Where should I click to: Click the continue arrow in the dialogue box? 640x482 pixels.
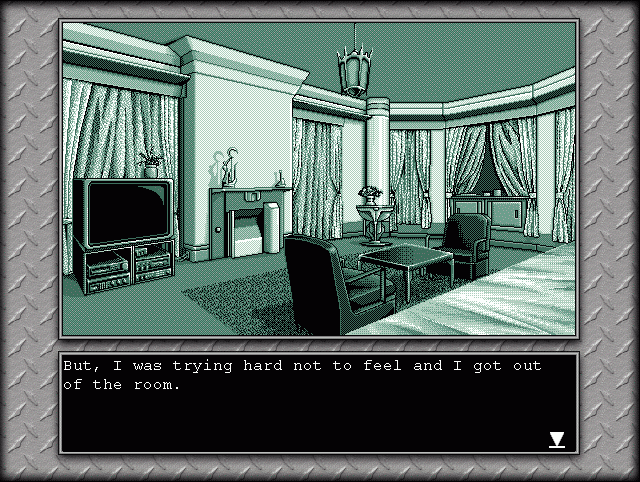[x=557, y=439]
